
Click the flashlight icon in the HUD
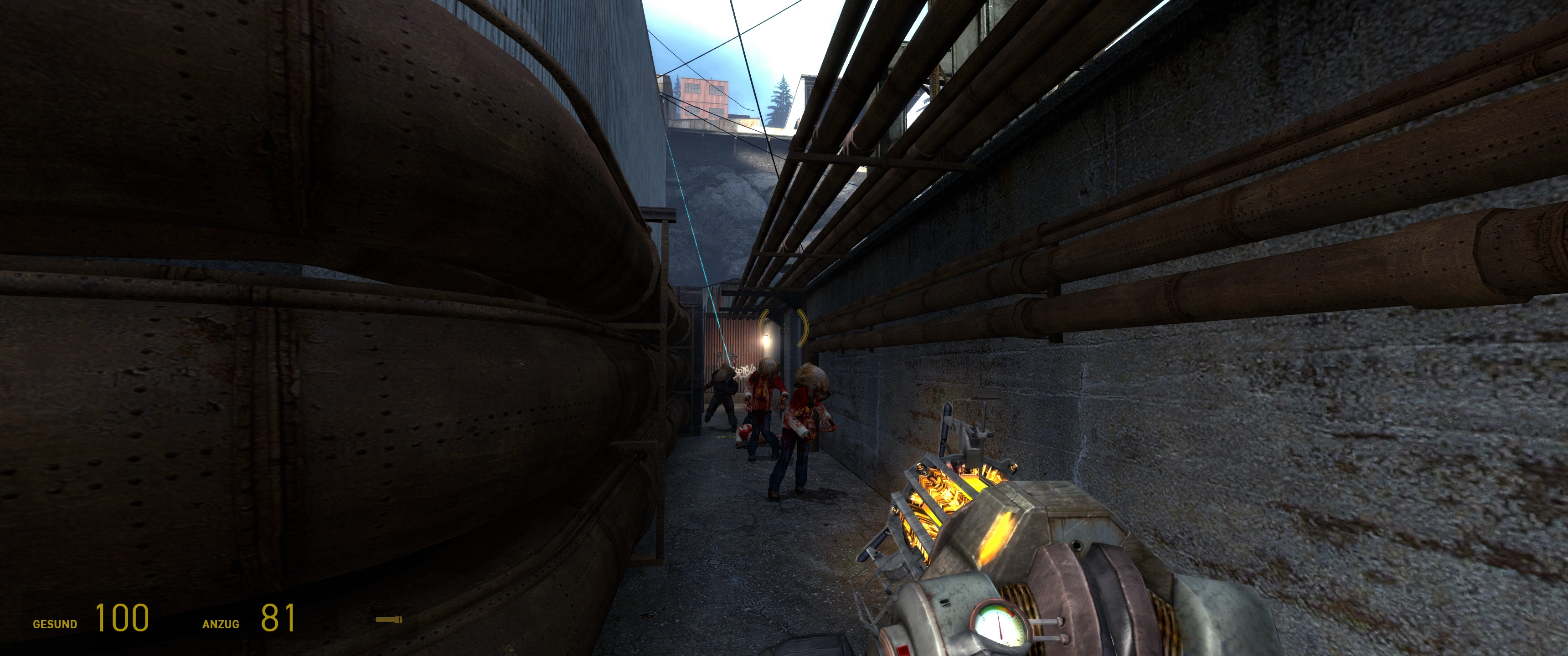[x=389, y=620]
